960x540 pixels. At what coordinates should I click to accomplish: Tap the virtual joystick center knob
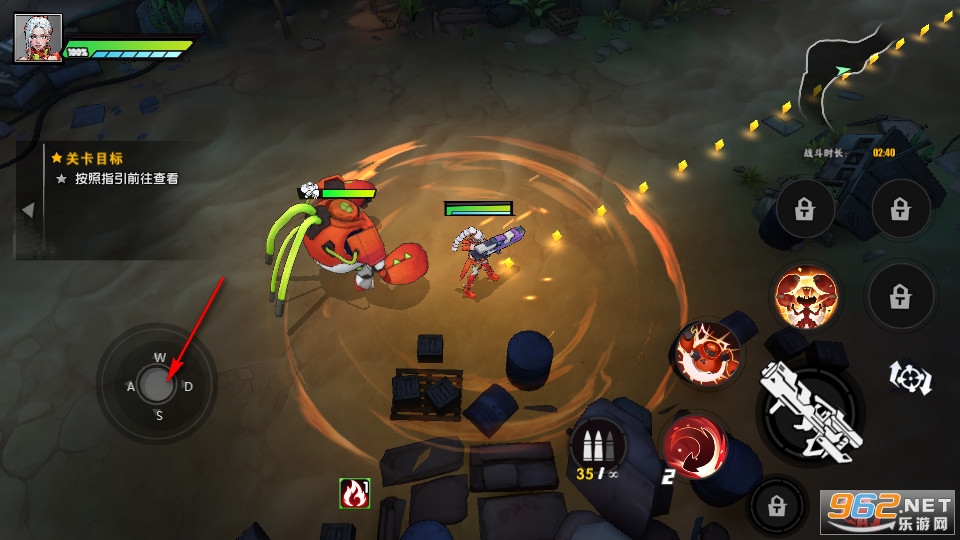[155, 382]
